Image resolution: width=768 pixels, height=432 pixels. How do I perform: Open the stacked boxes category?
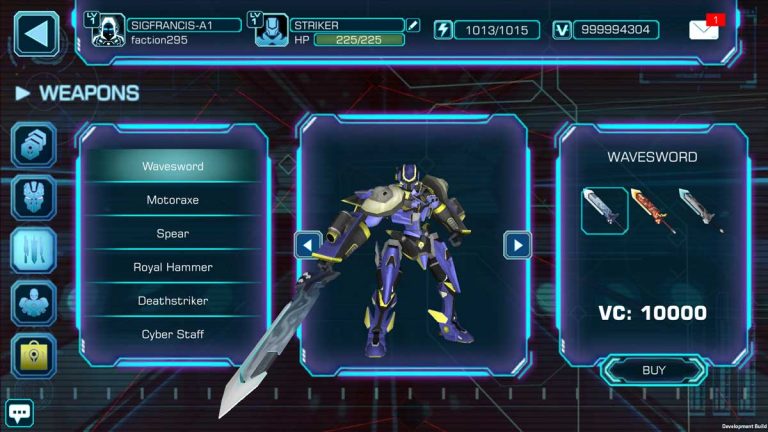coord(33,144)
